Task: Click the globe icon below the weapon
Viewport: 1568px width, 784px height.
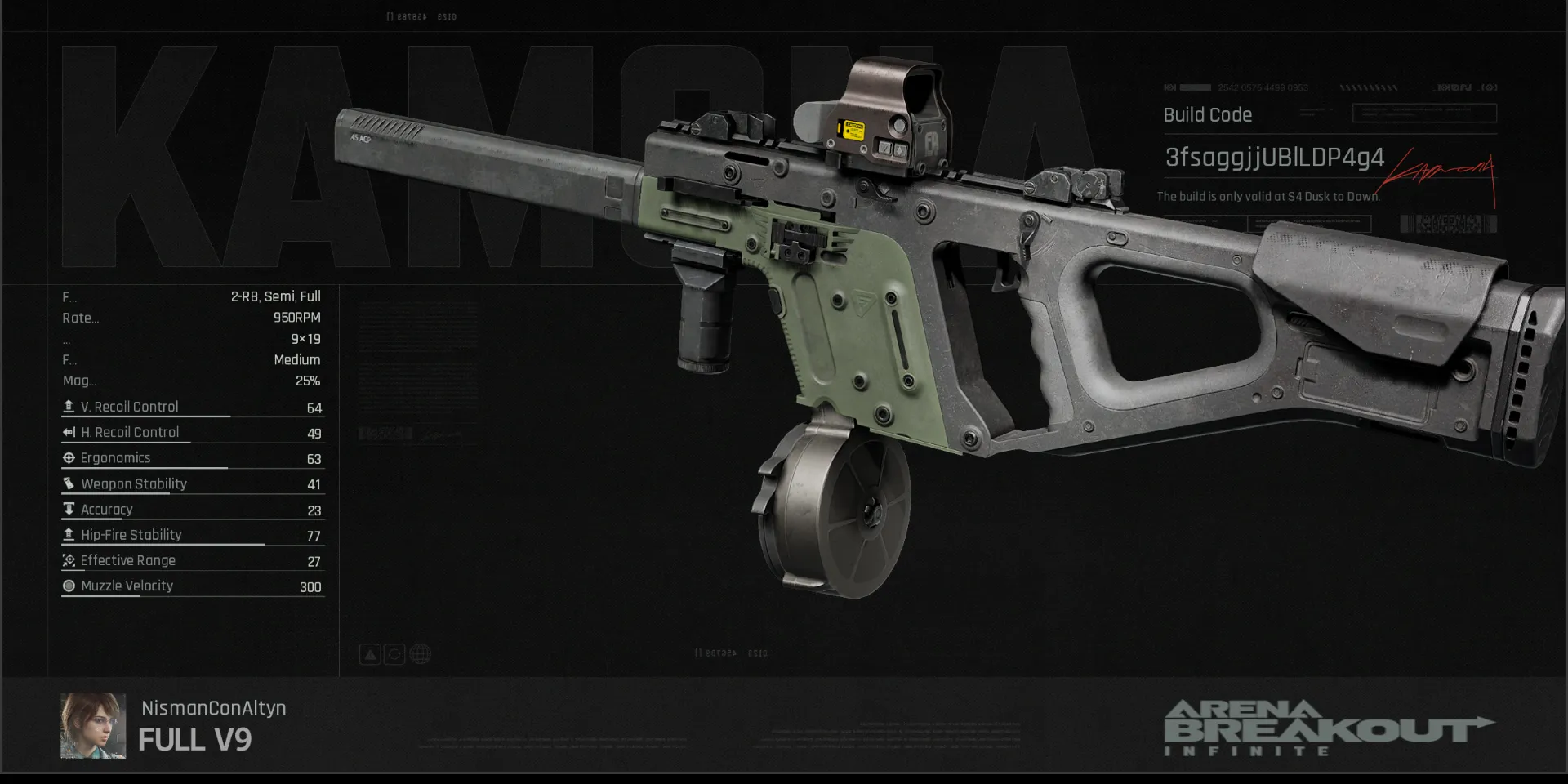Action: pos(420,654)
